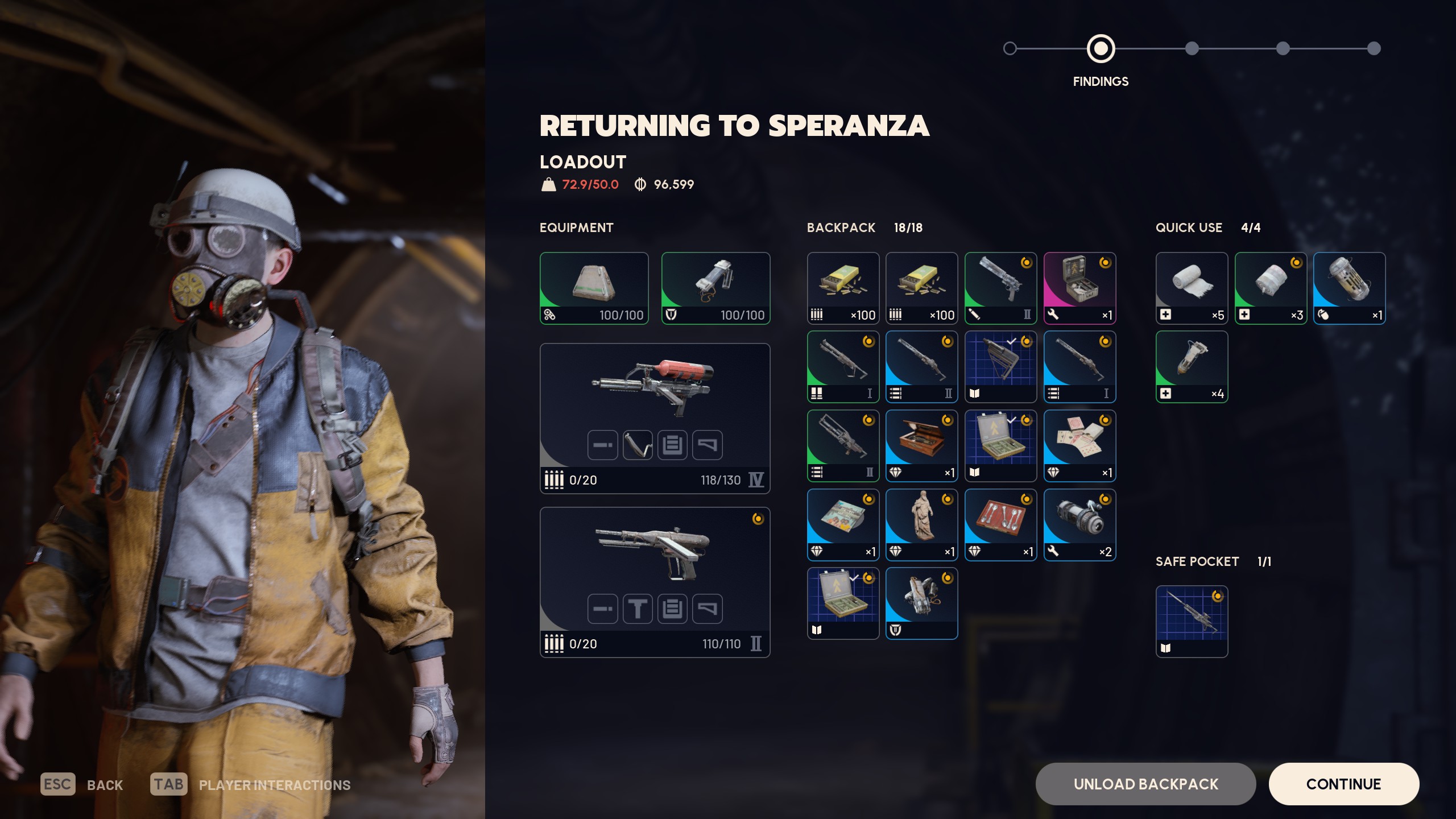Choose the pink-tinted toolbox item
Viewport: 1456px width, 819px height.
coord(1079,288)
